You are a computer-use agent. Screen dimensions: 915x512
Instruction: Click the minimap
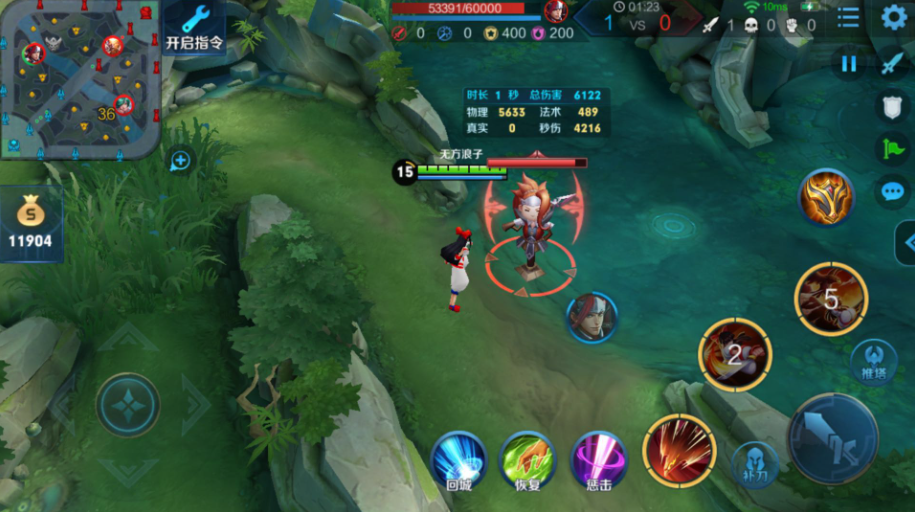[x=80, y=79]
